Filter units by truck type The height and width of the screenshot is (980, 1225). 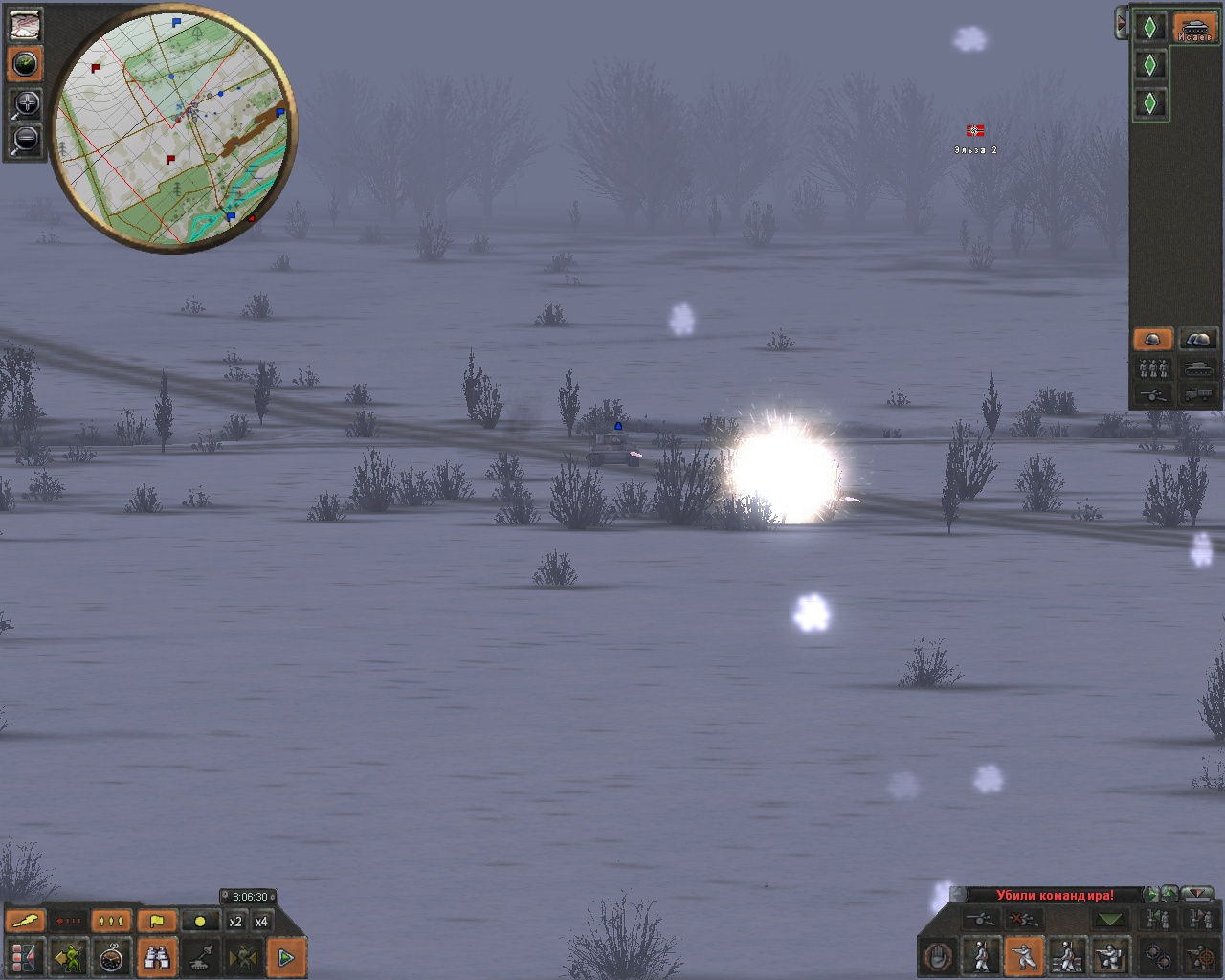(1198, 392)
